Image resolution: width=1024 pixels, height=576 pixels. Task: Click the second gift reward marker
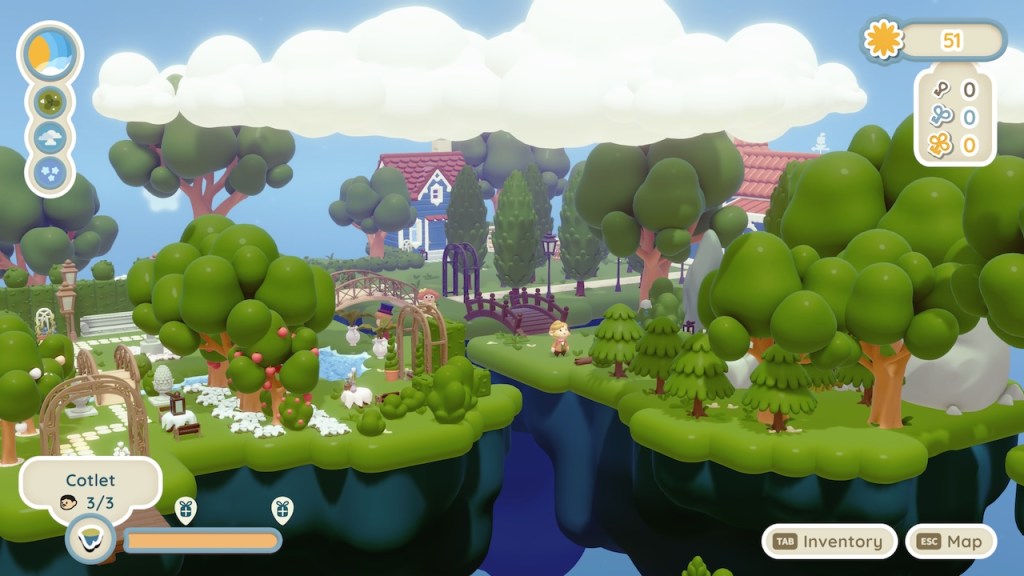(x=282, y=510)
